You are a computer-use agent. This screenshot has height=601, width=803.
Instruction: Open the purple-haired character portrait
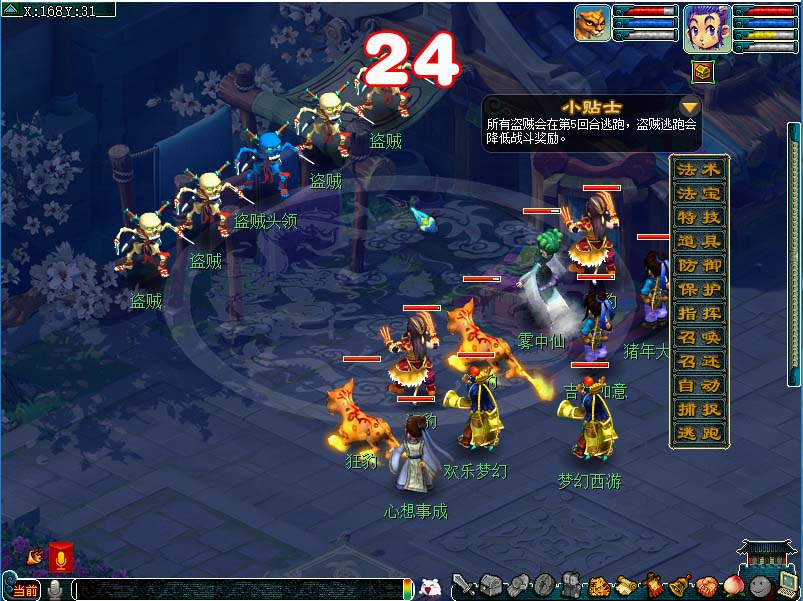click(705, 27)
